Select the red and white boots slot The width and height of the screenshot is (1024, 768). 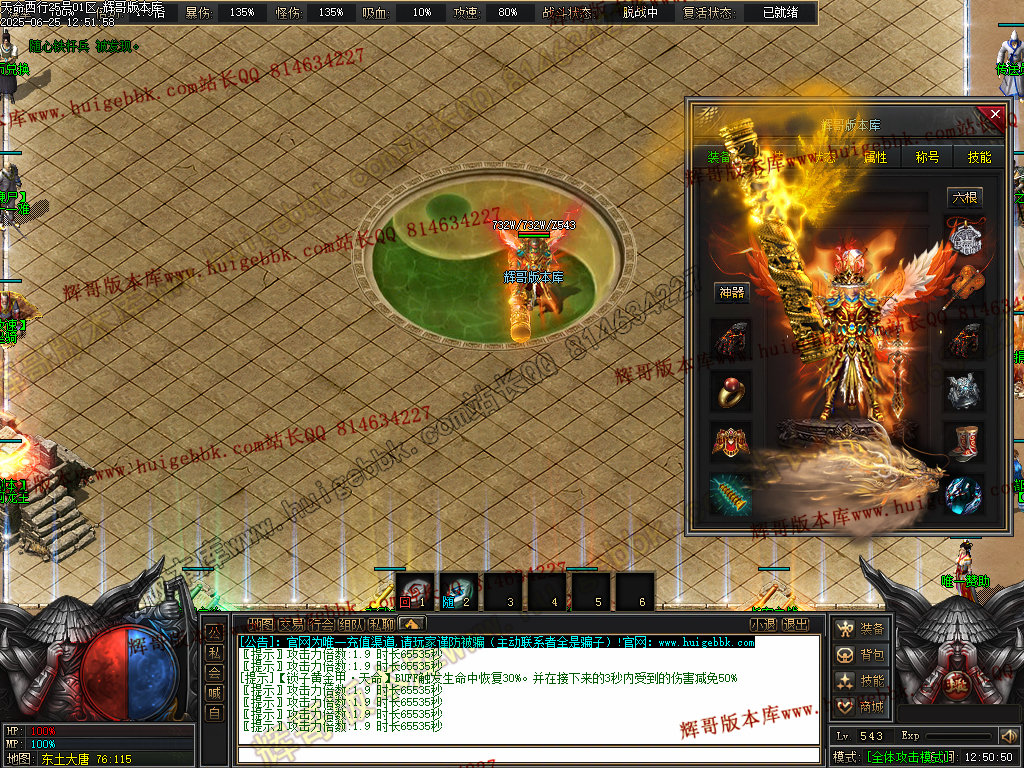coord(965,441)
